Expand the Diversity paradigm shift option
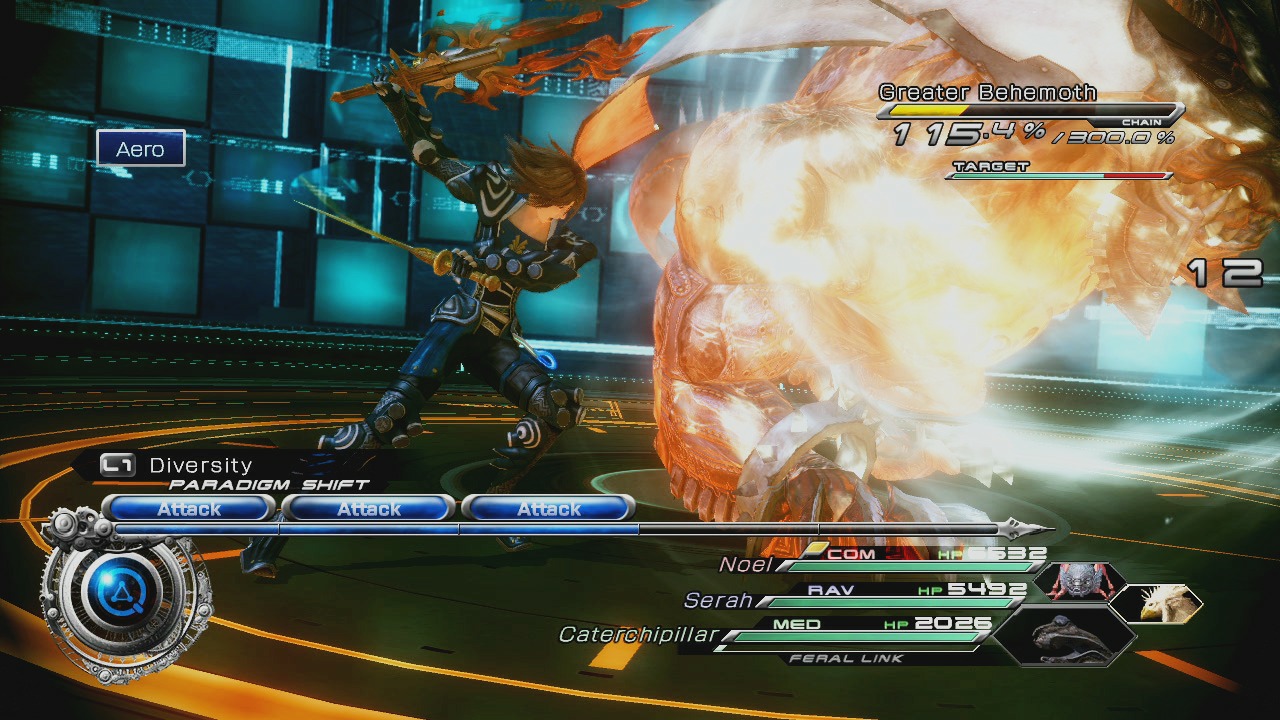The image size is (1280, 720). click(x=199, y=464)
